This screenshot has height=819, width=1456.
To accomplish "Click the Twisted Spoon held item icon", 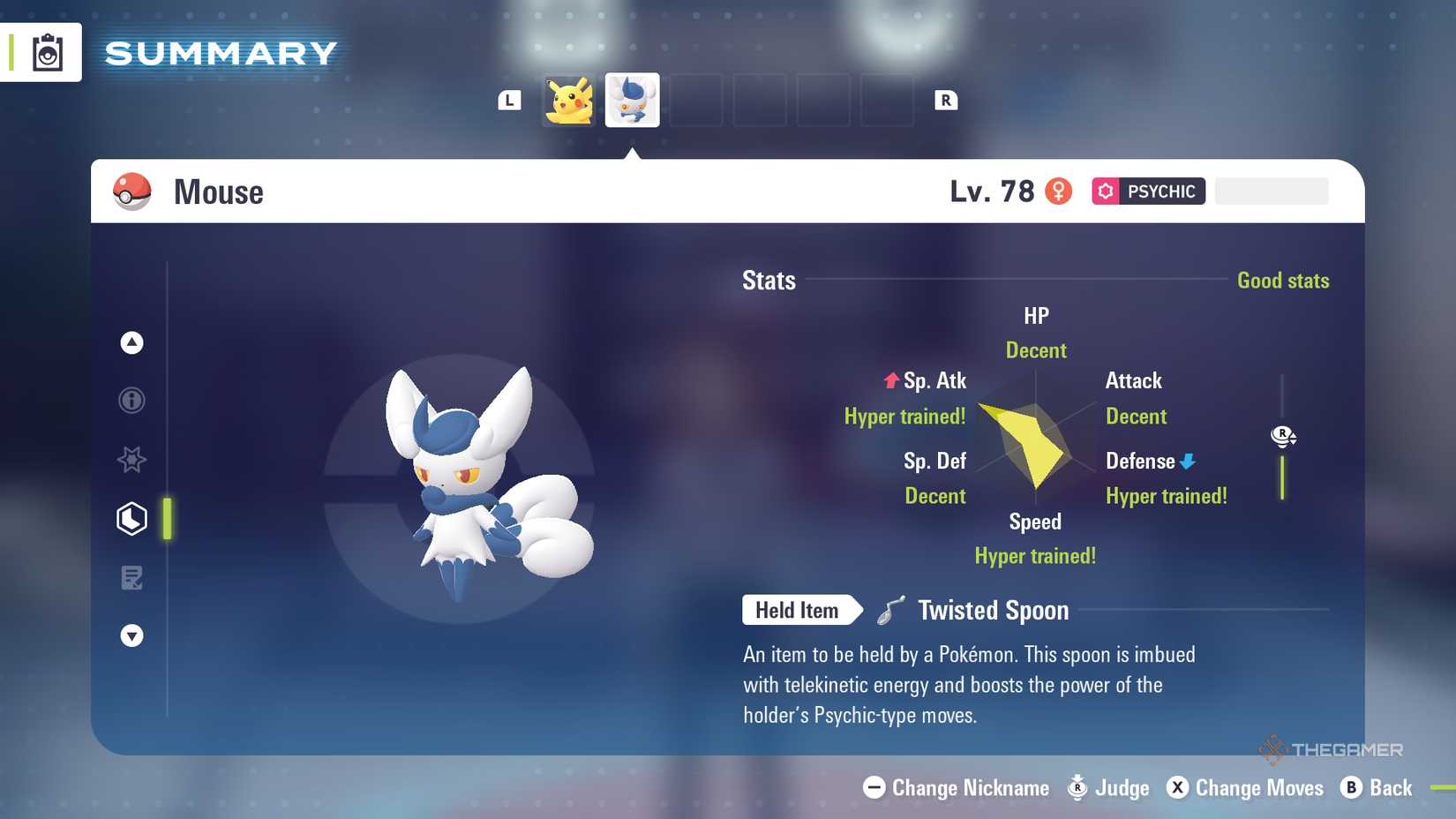I will click(891, 608).
